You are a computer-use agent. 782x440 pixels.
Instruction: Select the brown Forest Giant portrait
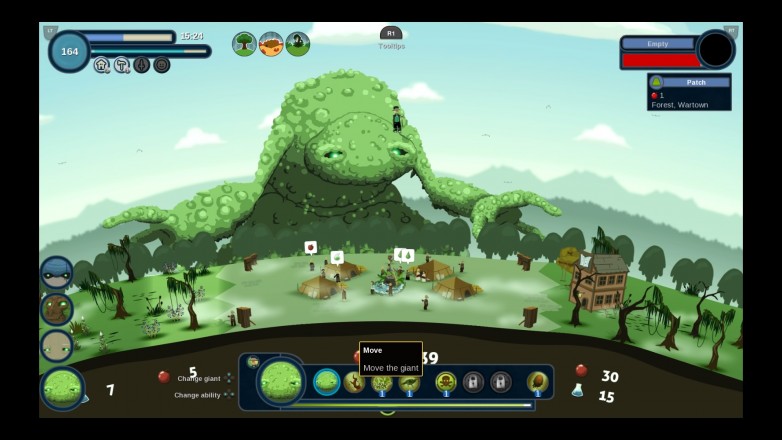(x=56, y=309)
